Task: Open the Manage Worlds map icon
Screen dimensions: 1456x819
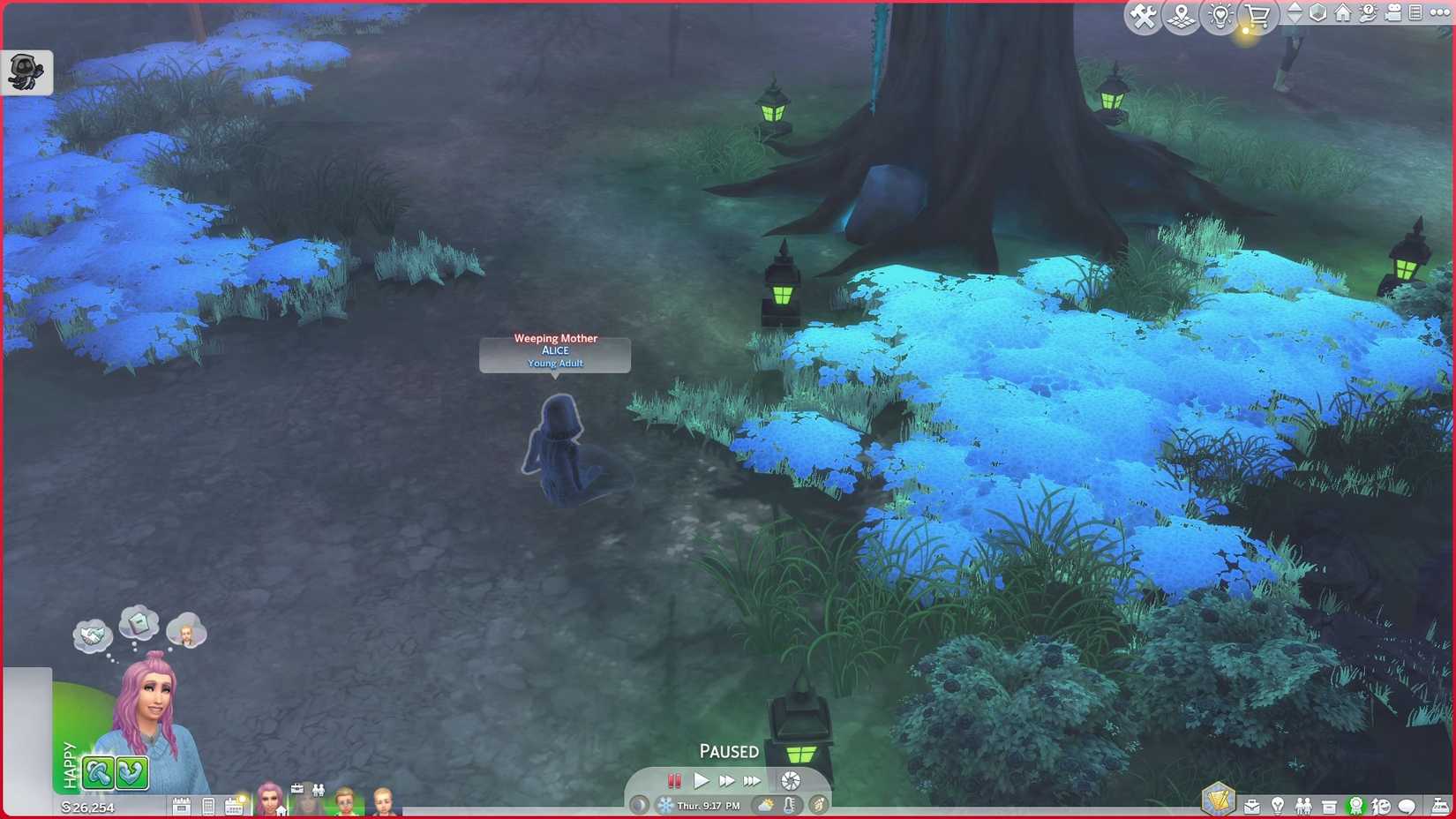Action: coord(1182,15)
